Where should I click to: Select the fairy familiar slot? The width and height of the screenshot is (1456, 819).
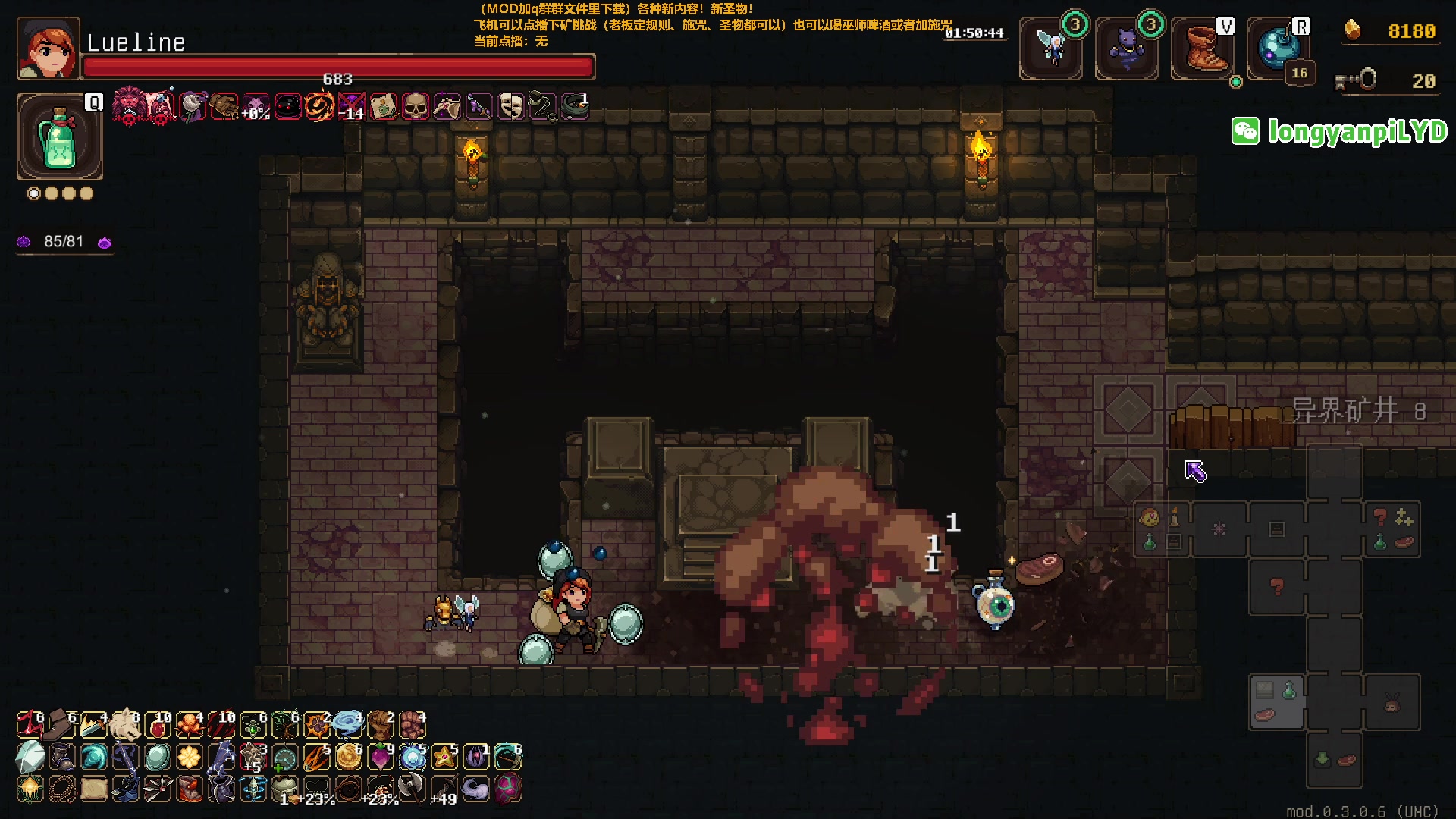[1051, 49]
